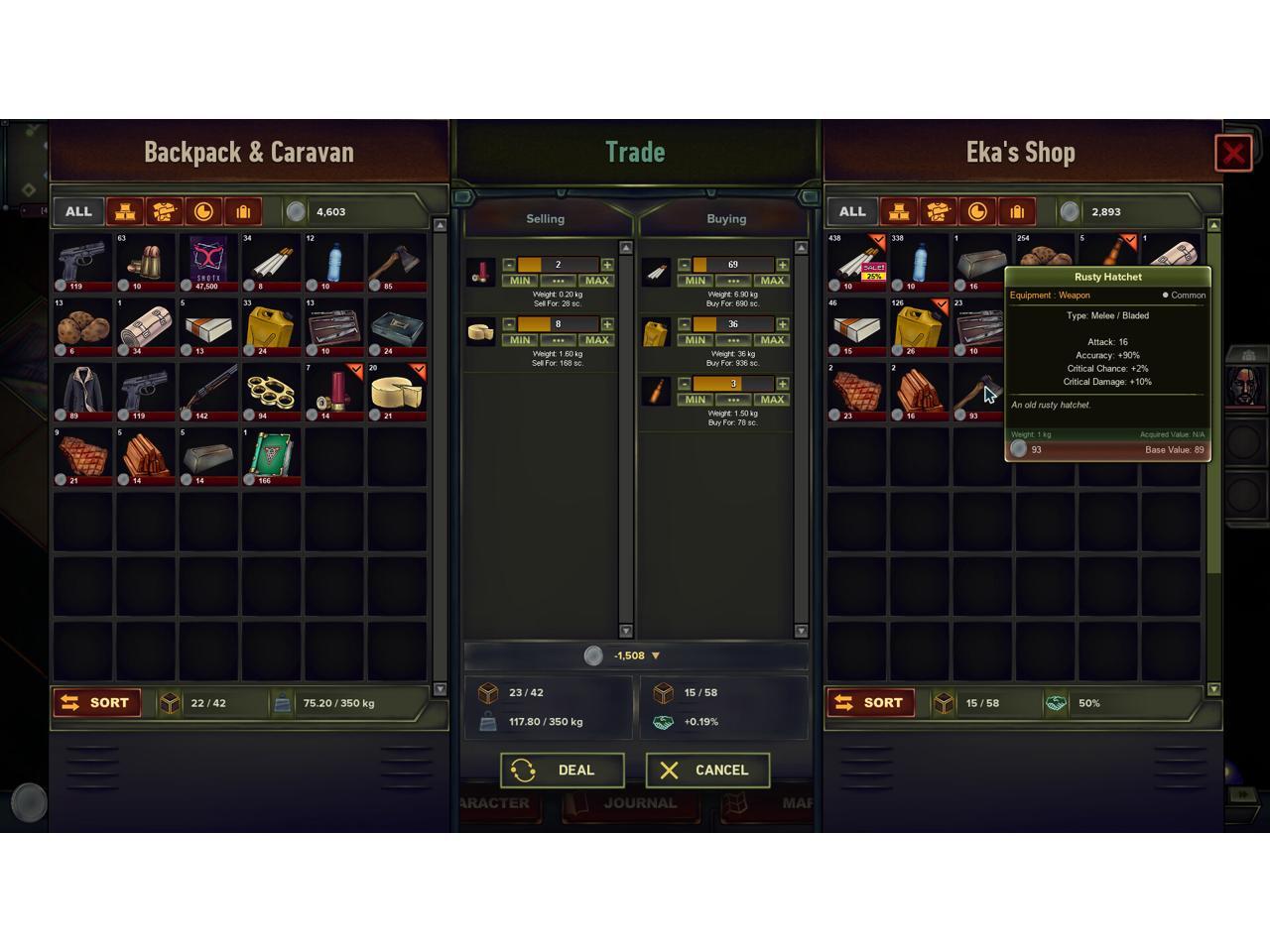Viewport: 1270px width, 952px height.
Task: Close the trade window with the red X
Action: coord(1233,154)
